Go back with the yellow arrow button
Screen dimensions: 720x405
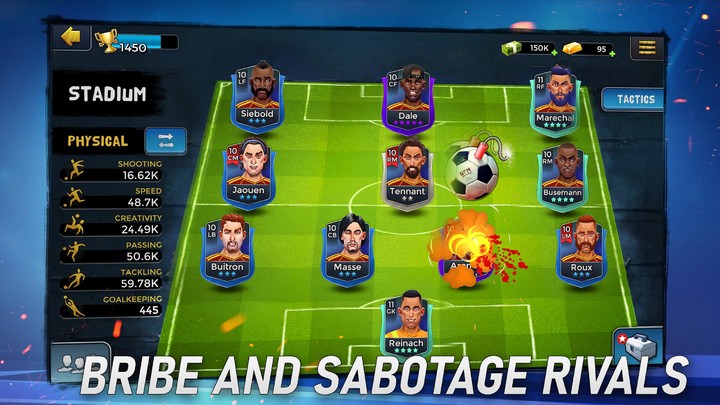pos(70,37)
